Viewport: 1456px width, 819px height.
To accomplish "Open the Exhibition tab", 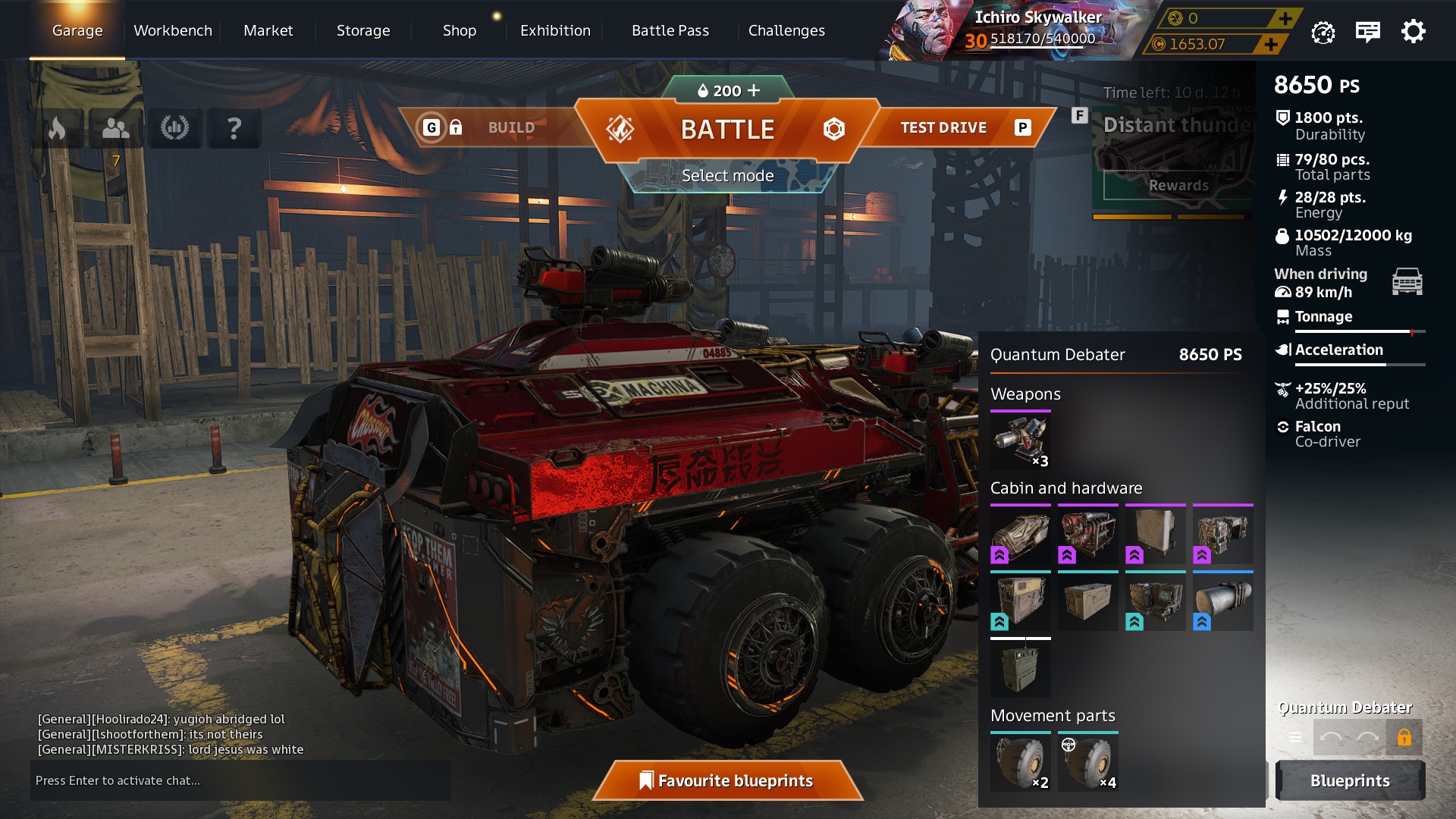I will [555, 30].
